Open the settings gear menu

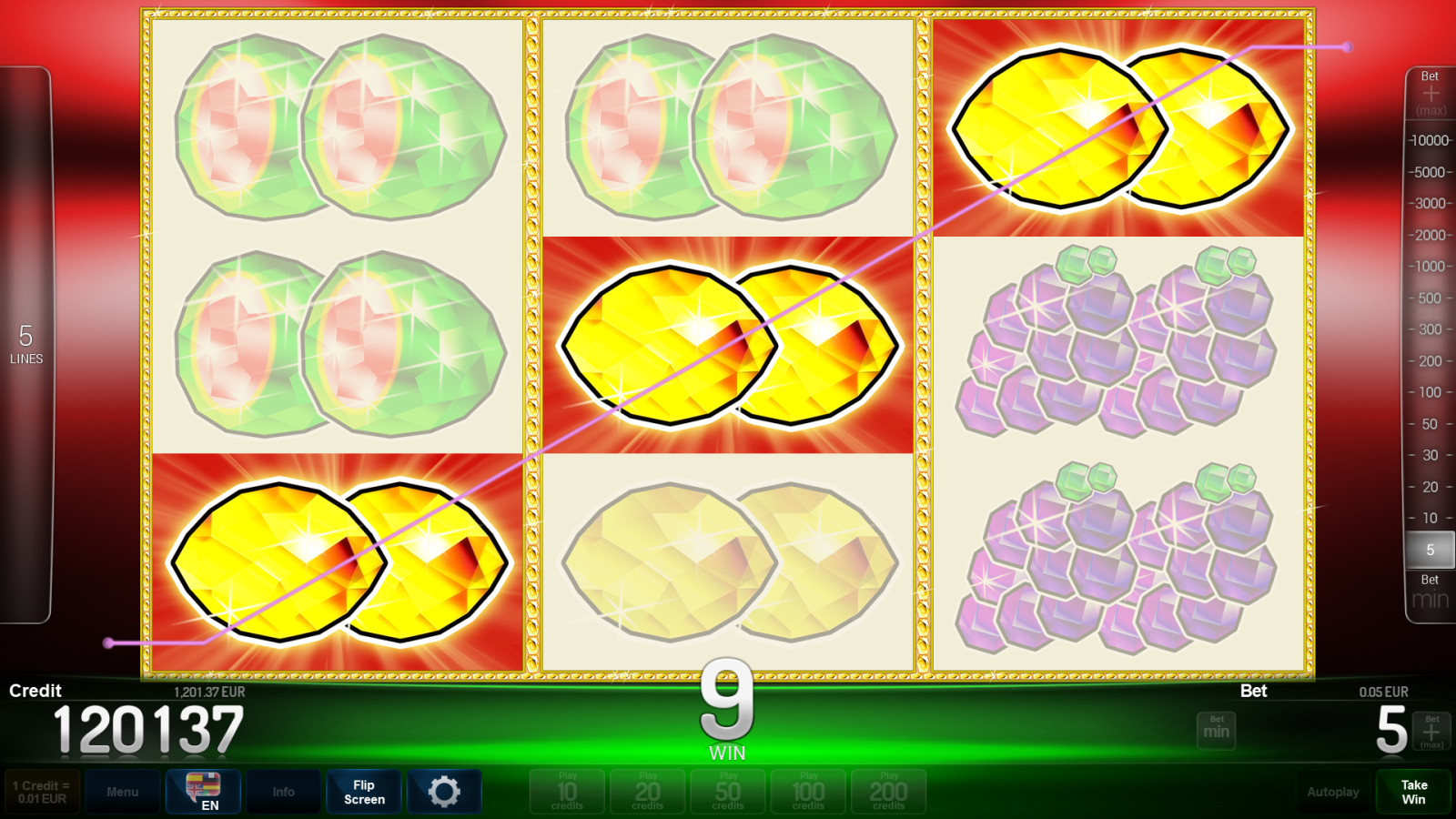pos(445,791)
